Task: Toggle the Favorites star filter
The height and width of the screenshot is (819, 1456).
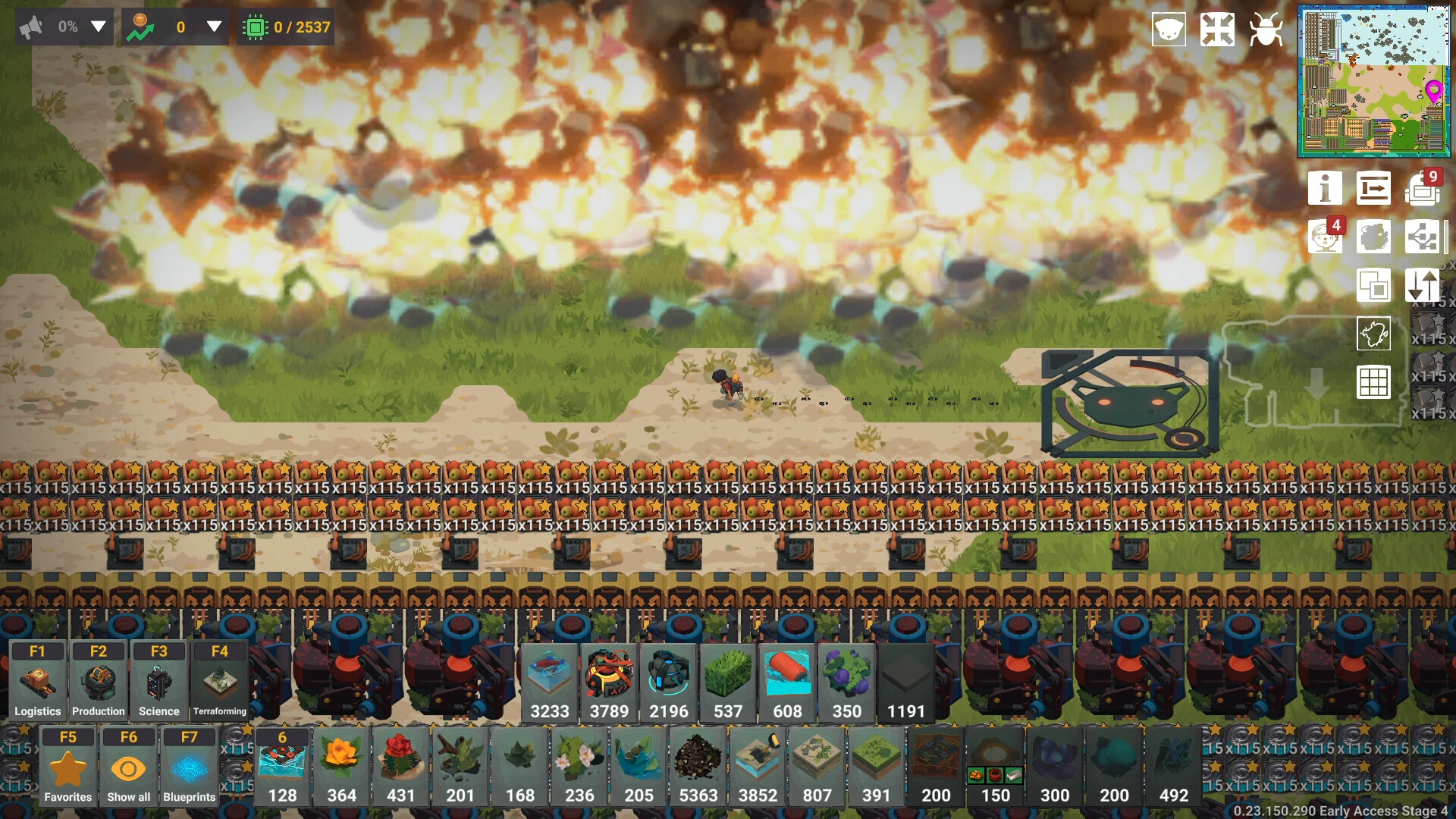Action: tap(67, 766)
